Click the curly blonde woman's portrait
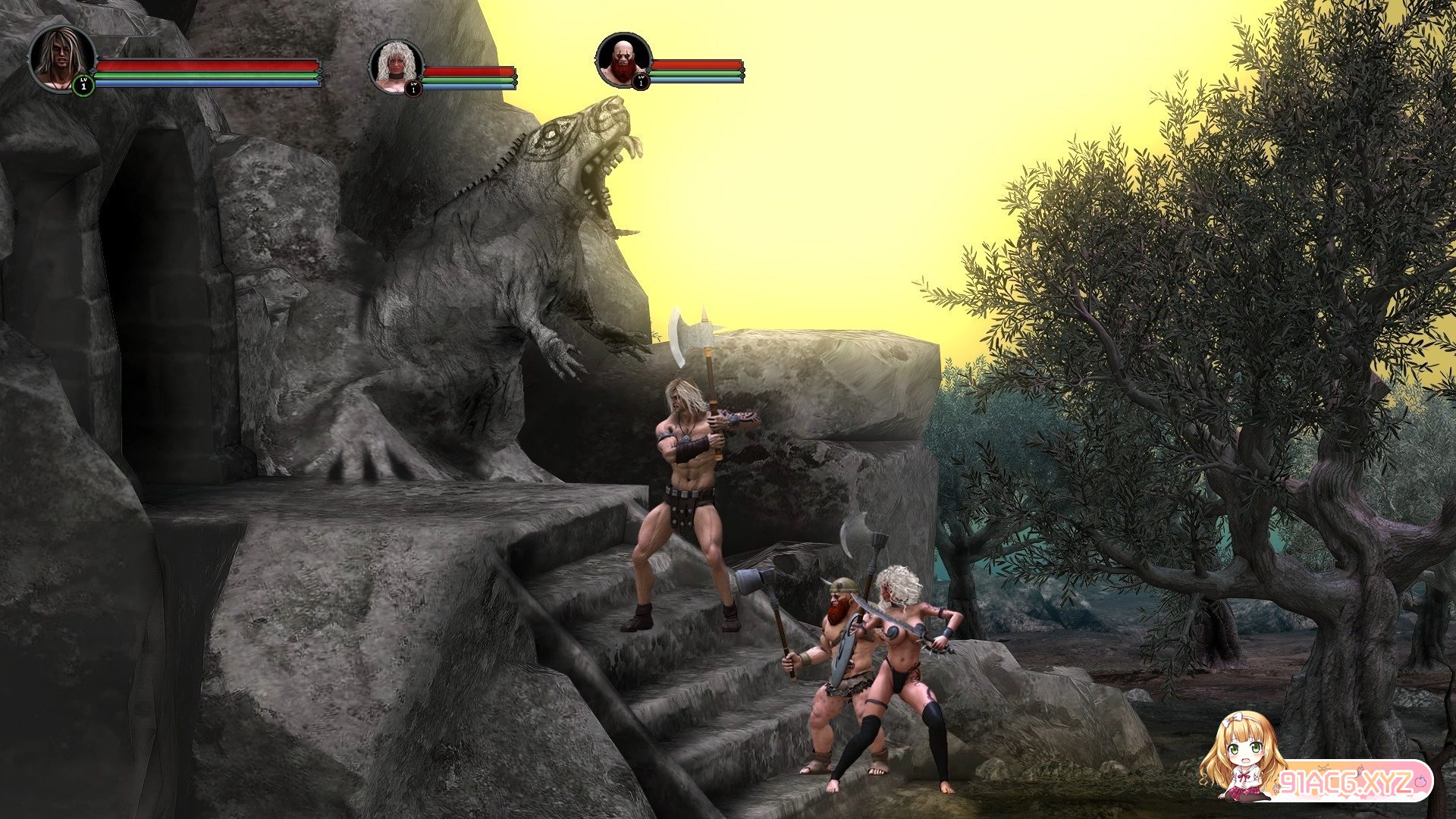This screenshot has height=819, width=1456. coord(396,67)
